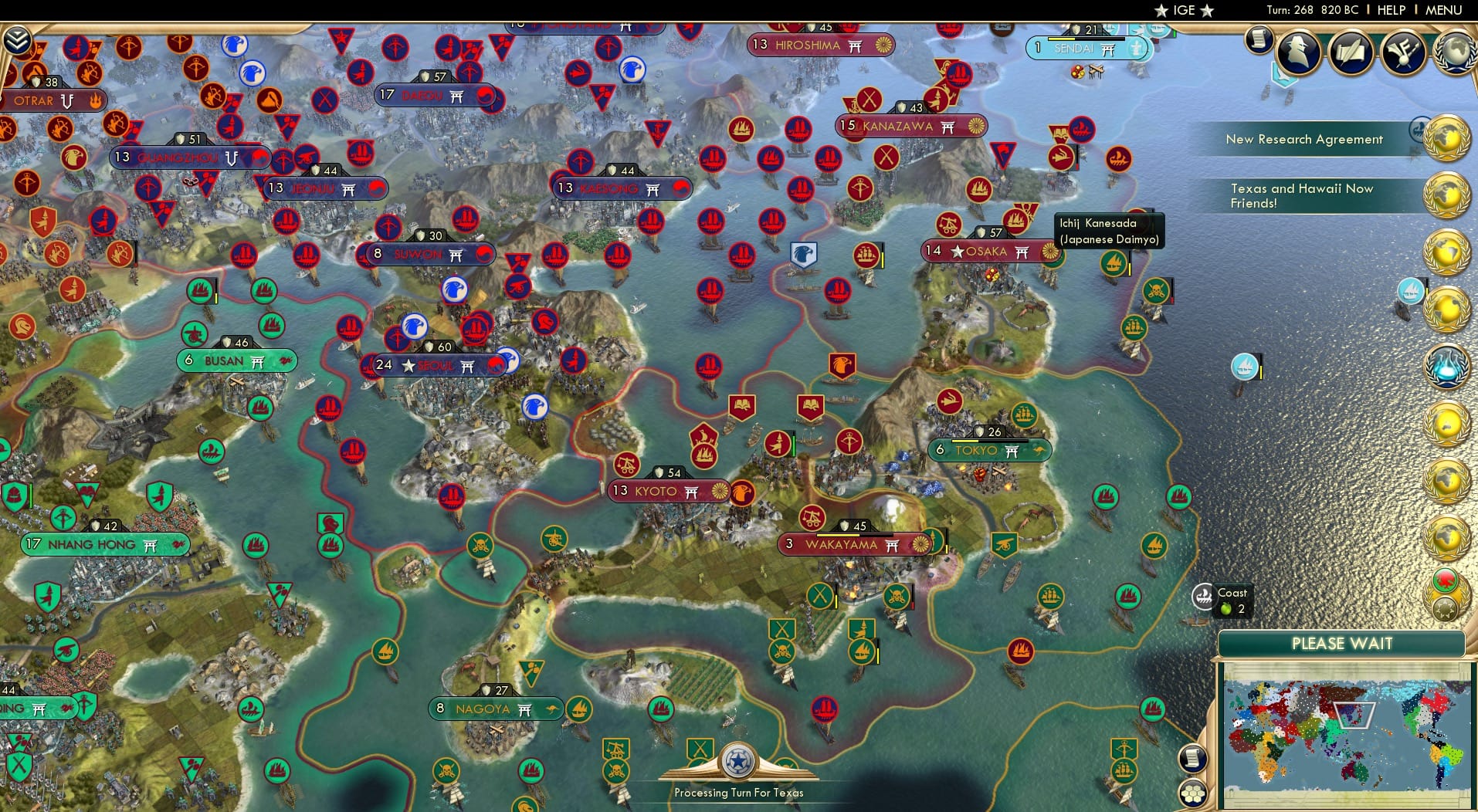Open the Texas and Hawaii Now Friends notification
1478x812 pixels.
pos(1303,195)
